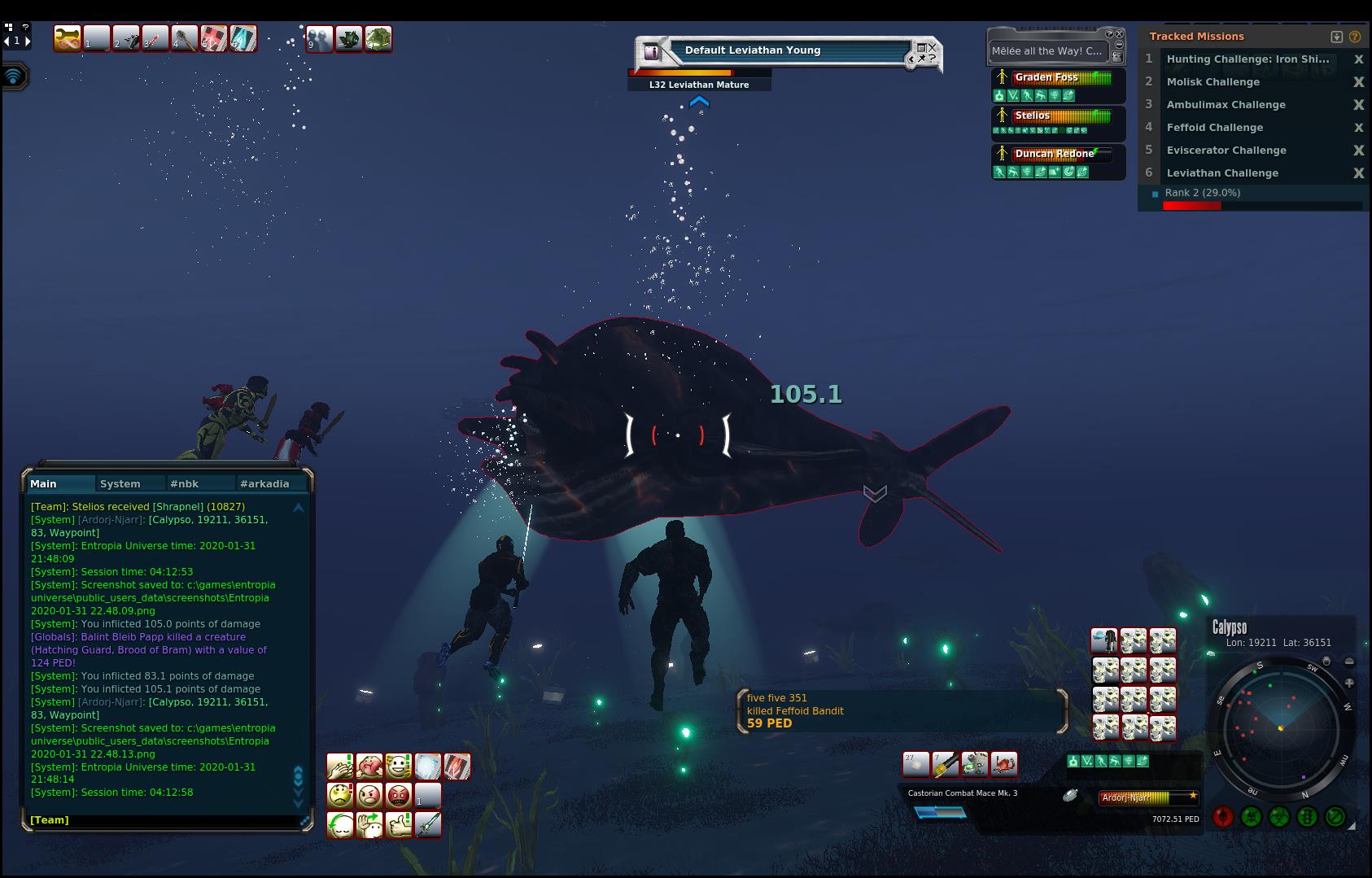Zoom in the radar with plus button
The width and height of the screenshot is (1372, 878).
pyautogui.click(x=1349, y=684)
